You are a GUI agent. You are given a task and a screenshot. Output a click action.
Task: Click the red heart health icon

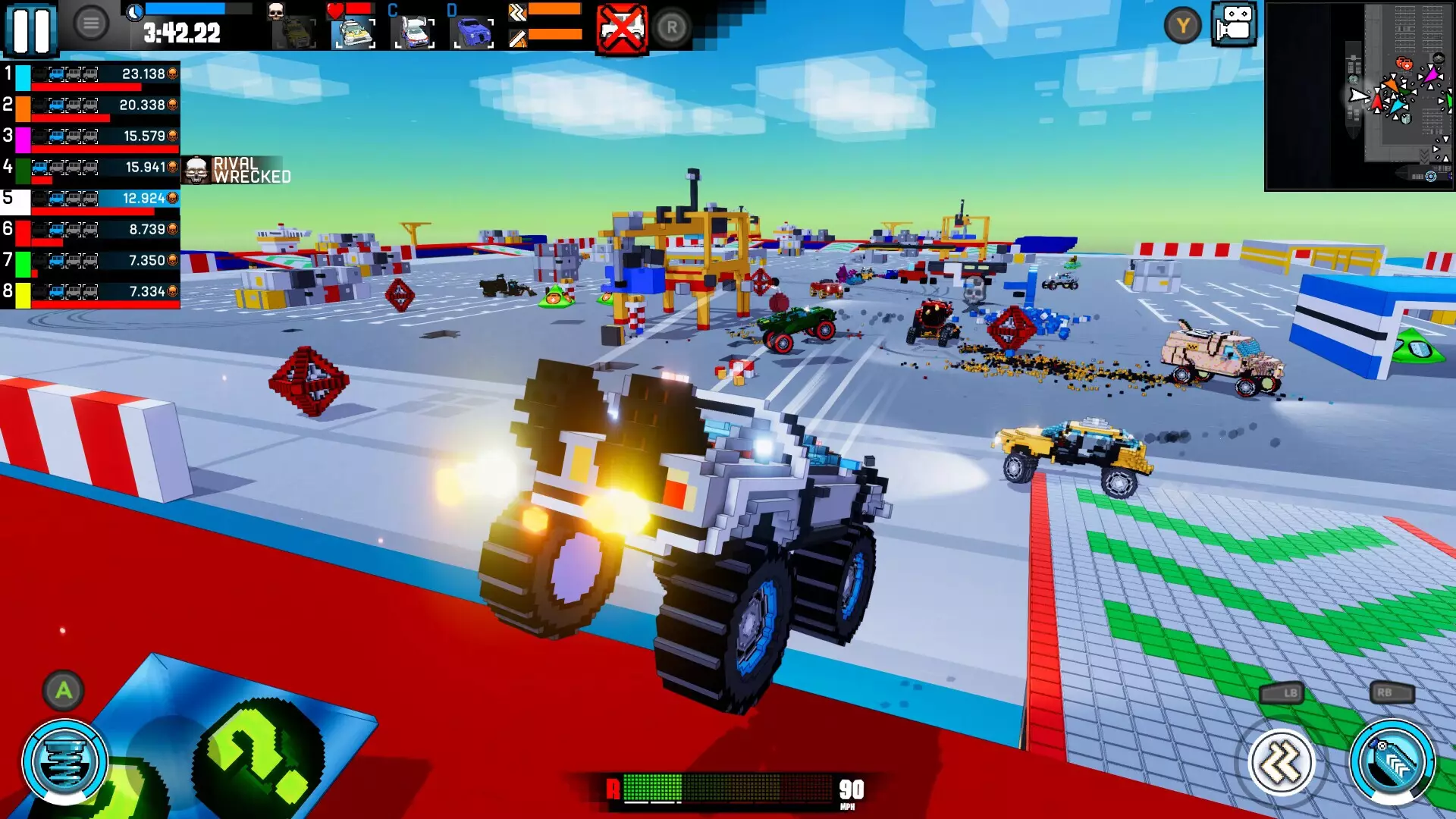(x=334, y=10)
